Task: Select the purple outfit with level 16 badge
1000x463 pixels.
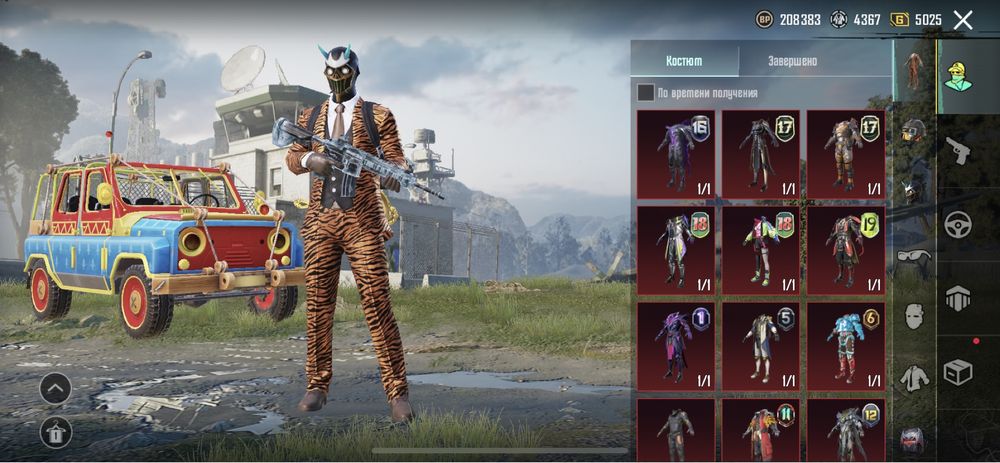Action: [x=676, y=154]
